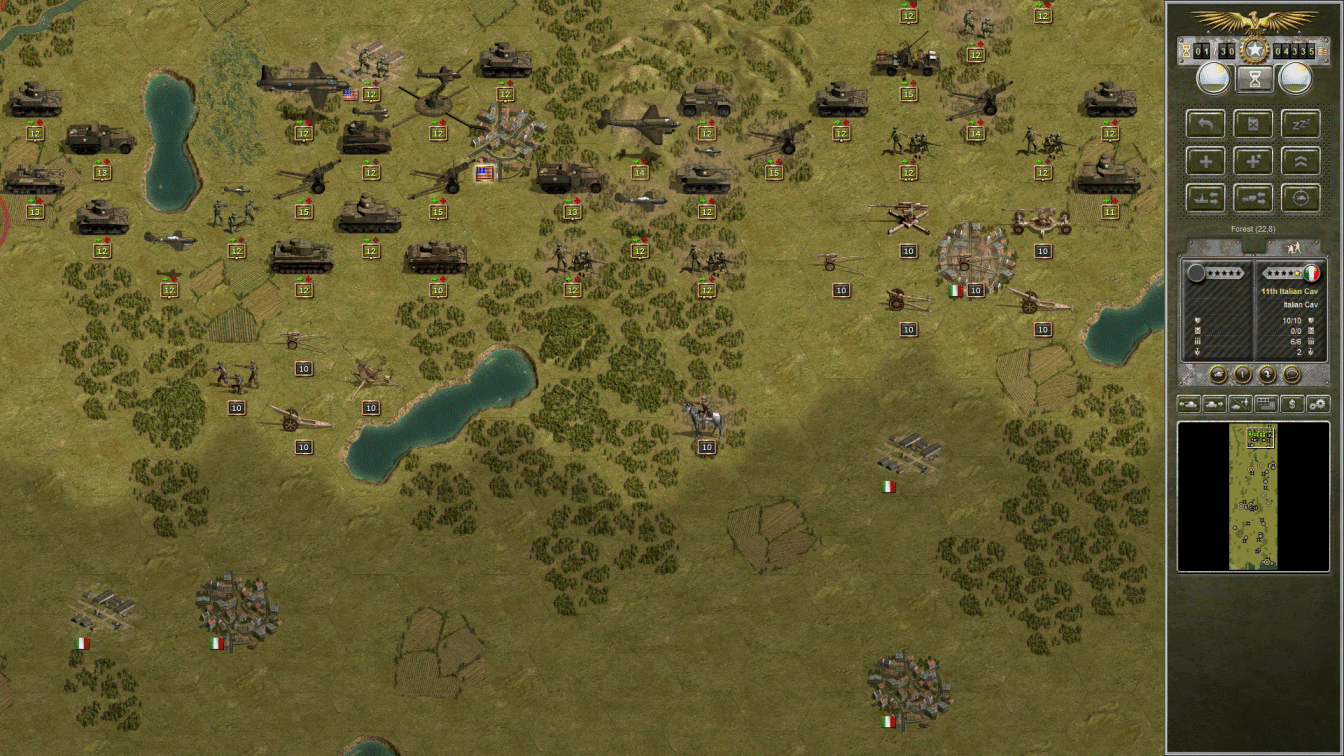
Task: Click the sea transport embark icon
Action: tap(1205, 197)
